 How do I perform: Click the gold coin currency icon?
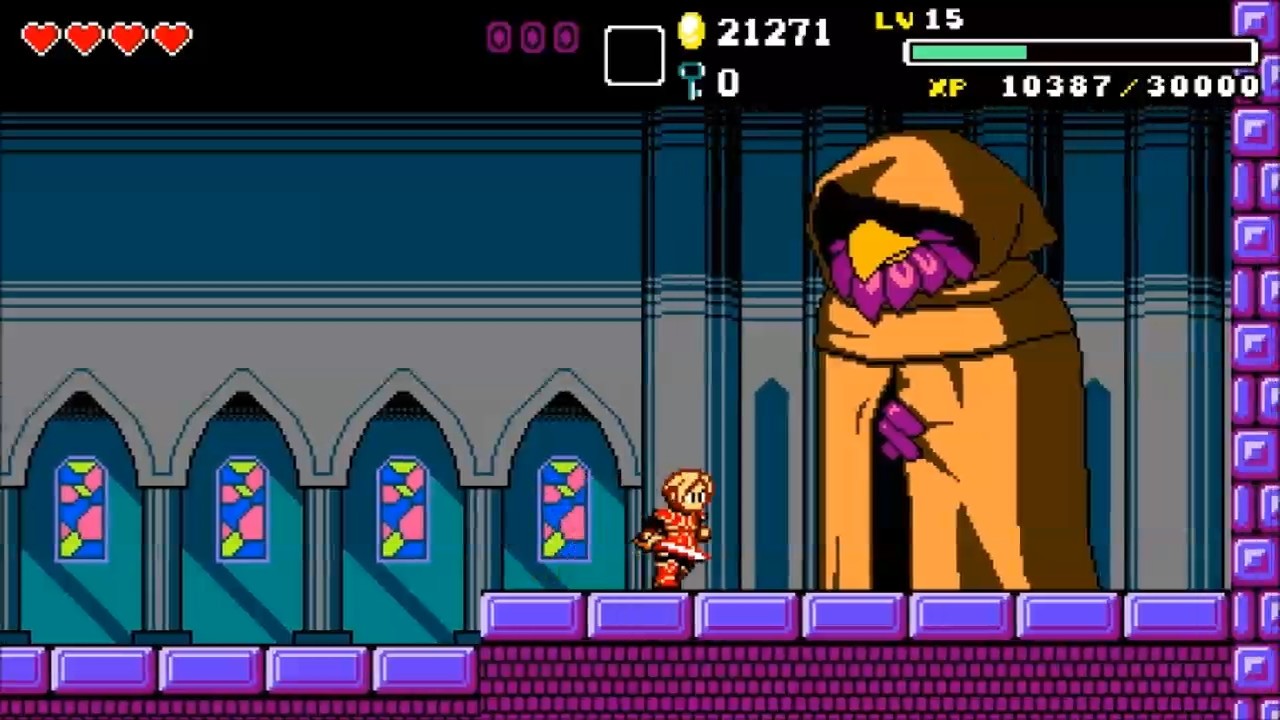[692, 32]
